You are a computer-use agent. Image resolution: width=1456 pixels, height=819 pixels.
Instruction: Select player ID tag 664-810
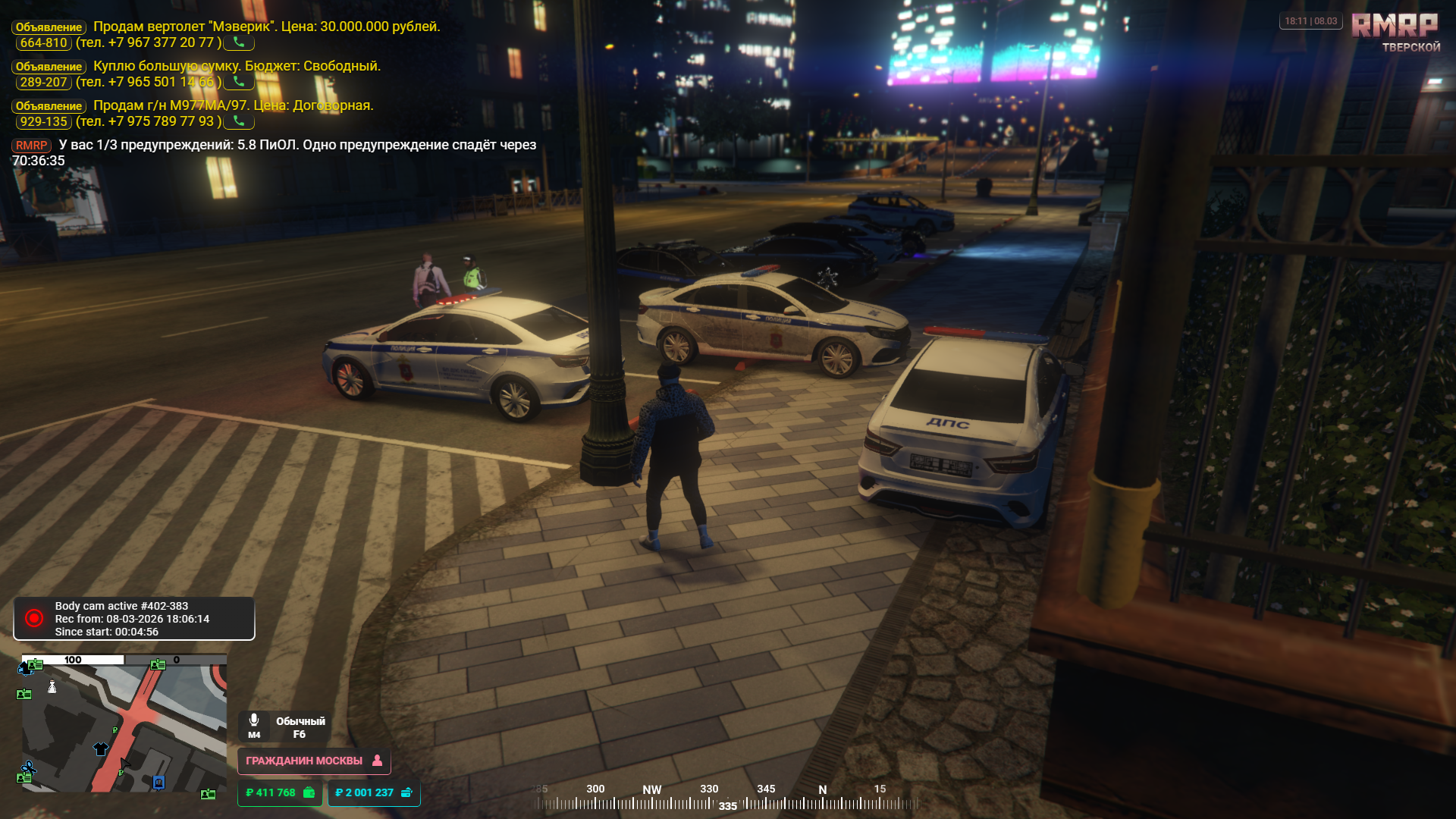[x=43, y=43]
